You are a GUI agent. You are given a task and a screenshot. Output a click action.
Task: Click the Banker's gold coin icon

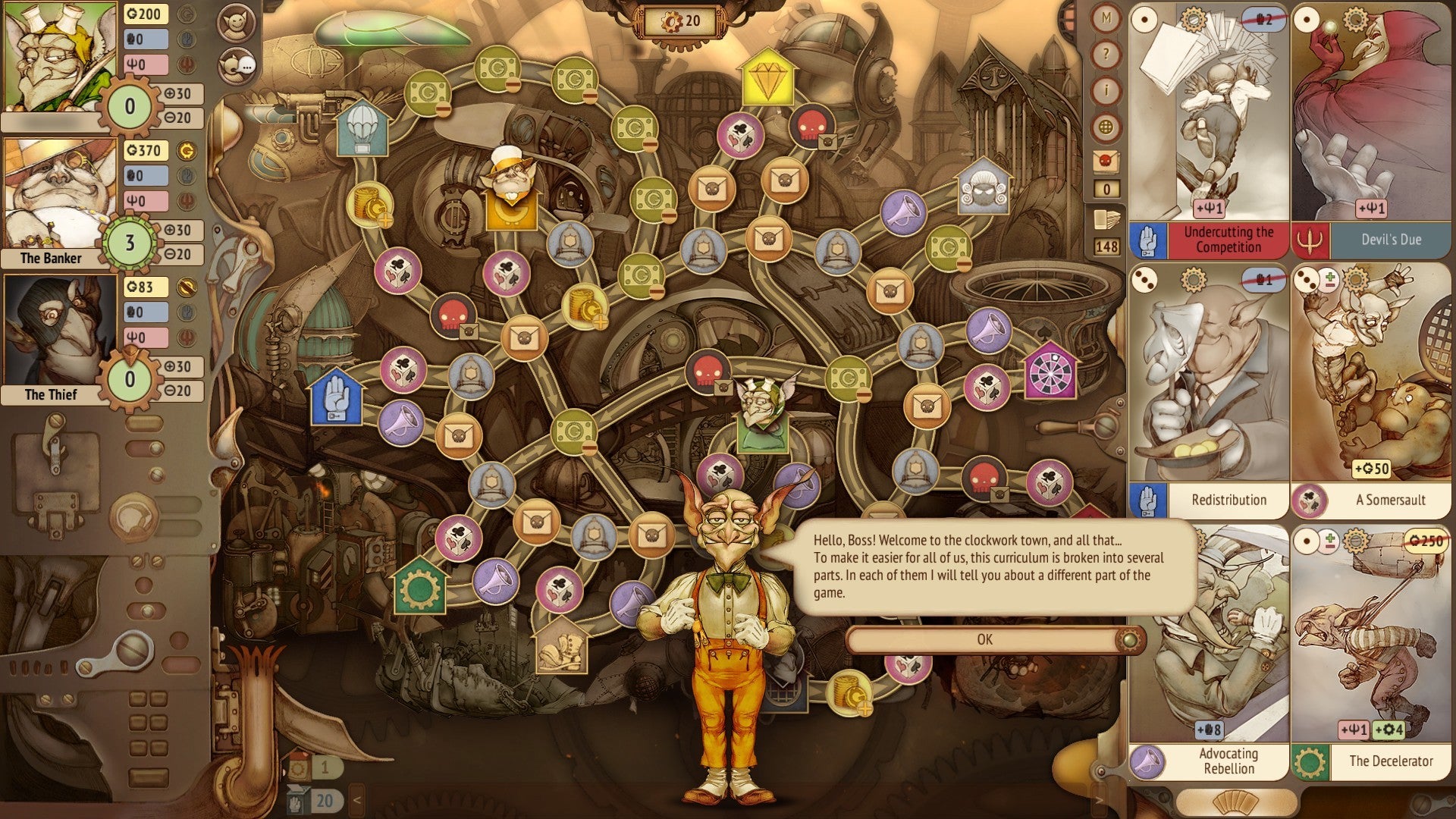pyautogui.click(x=187, y=151)
